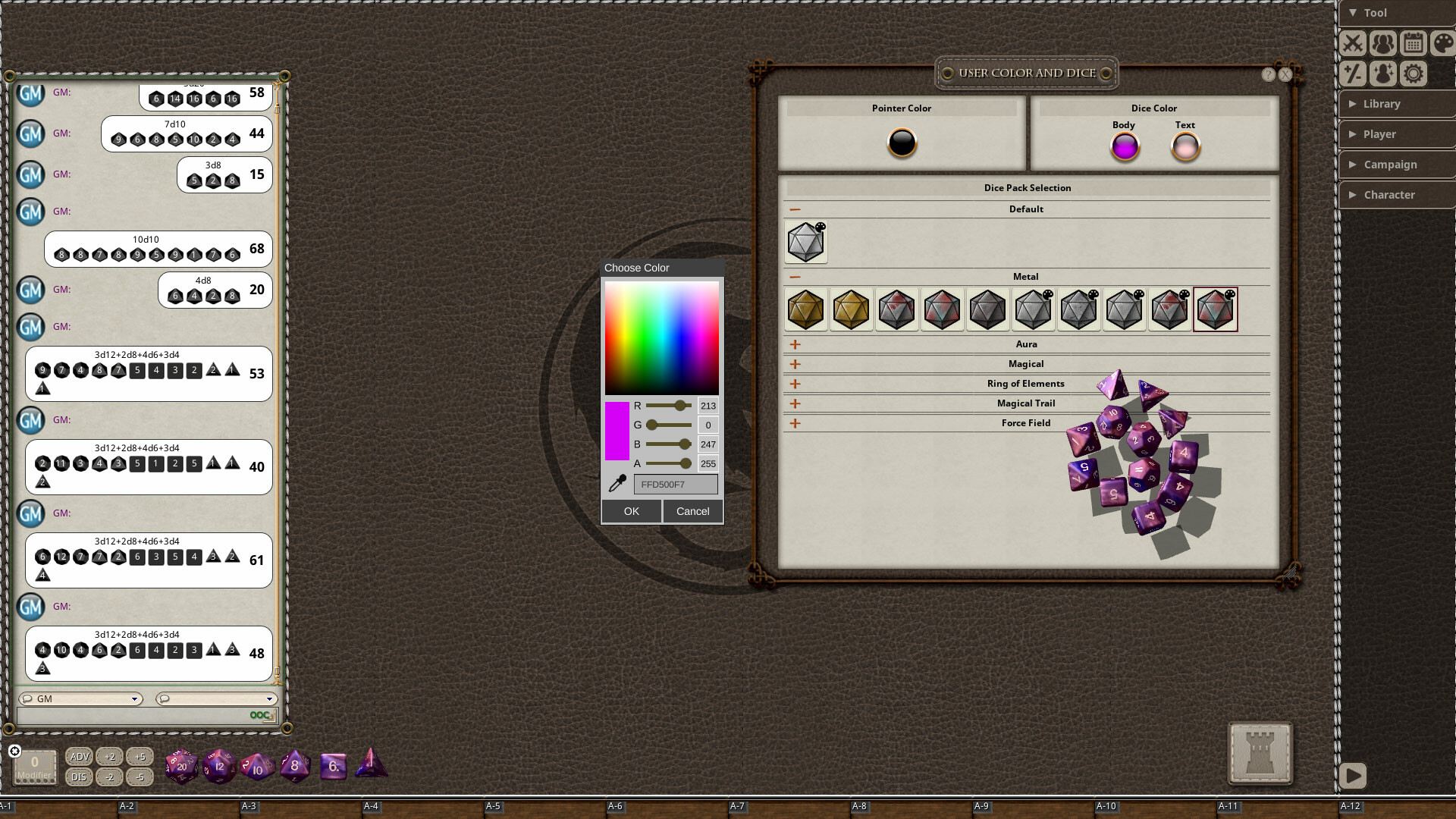Enable the +5 modifier toggle
The width and height of the screenshot is (1456, 819).
(x=140, y=756)
